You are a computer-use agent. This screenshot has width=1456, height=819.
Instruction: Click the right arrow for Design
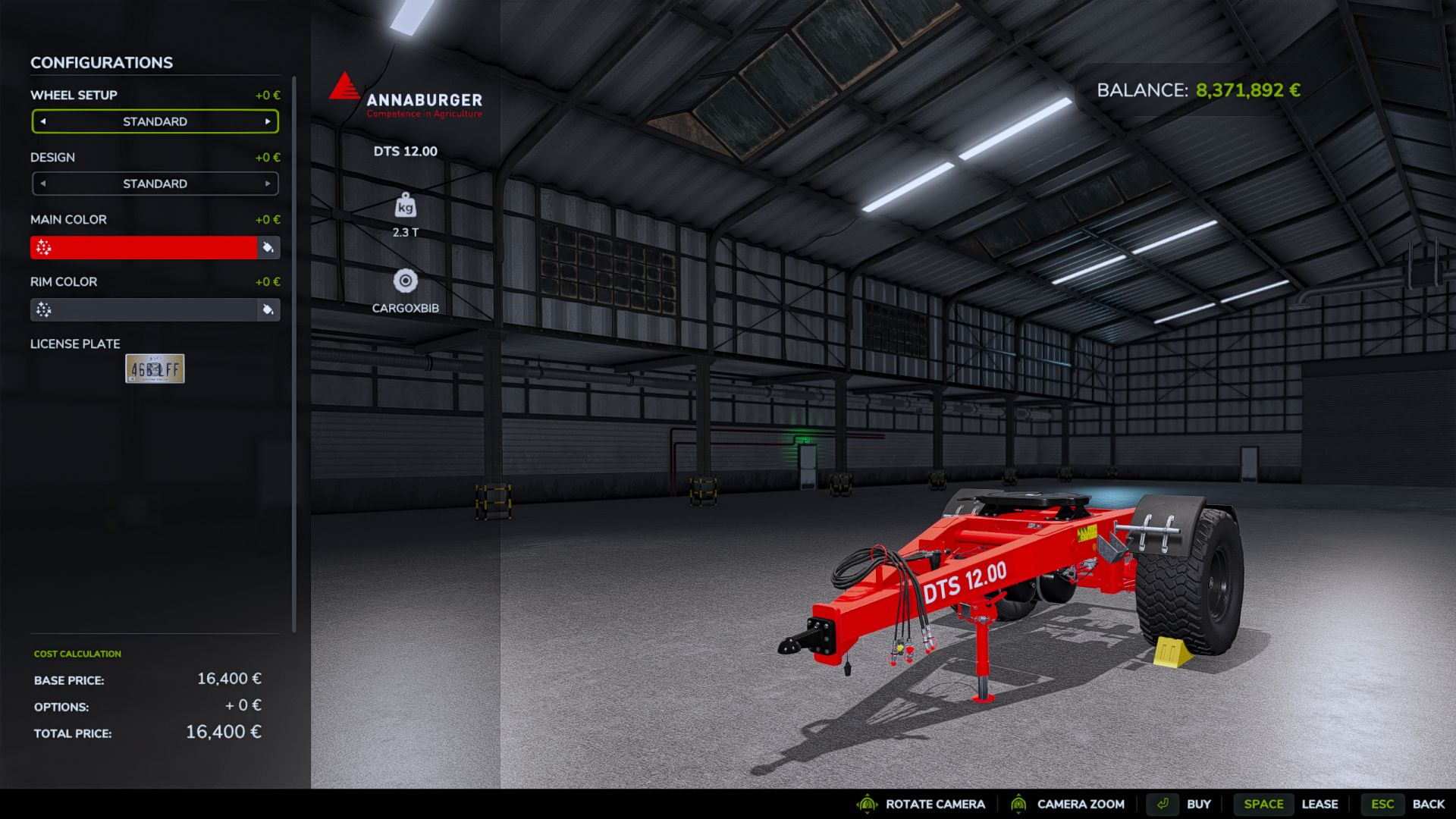[x=267, y=184]
